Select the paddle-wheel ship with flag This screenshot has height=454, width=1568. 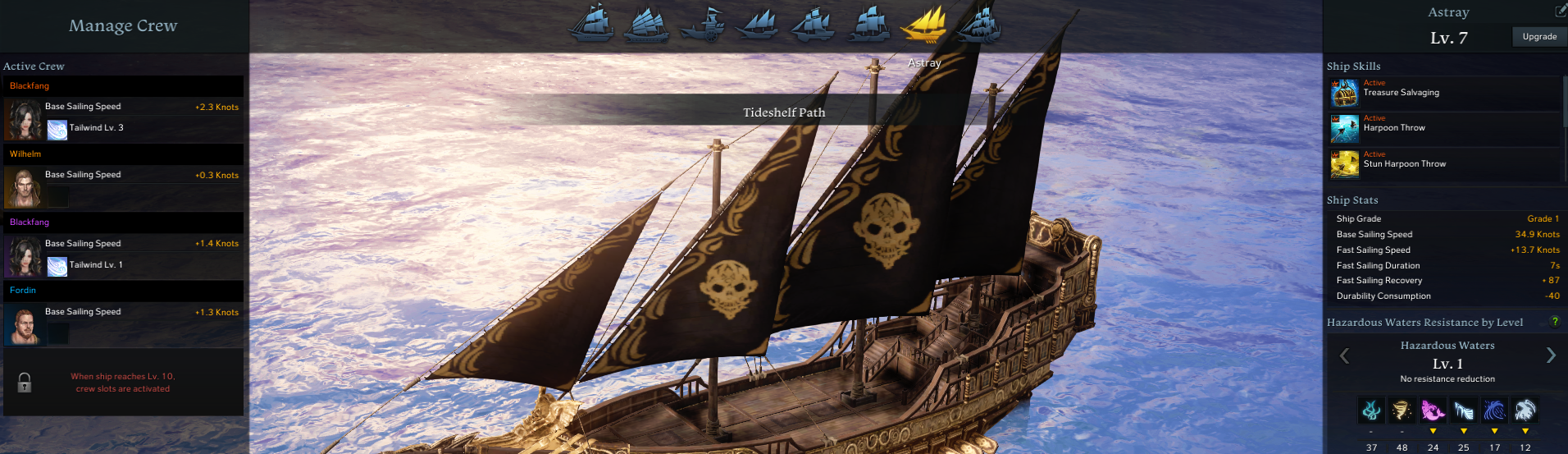coord(703,24)
